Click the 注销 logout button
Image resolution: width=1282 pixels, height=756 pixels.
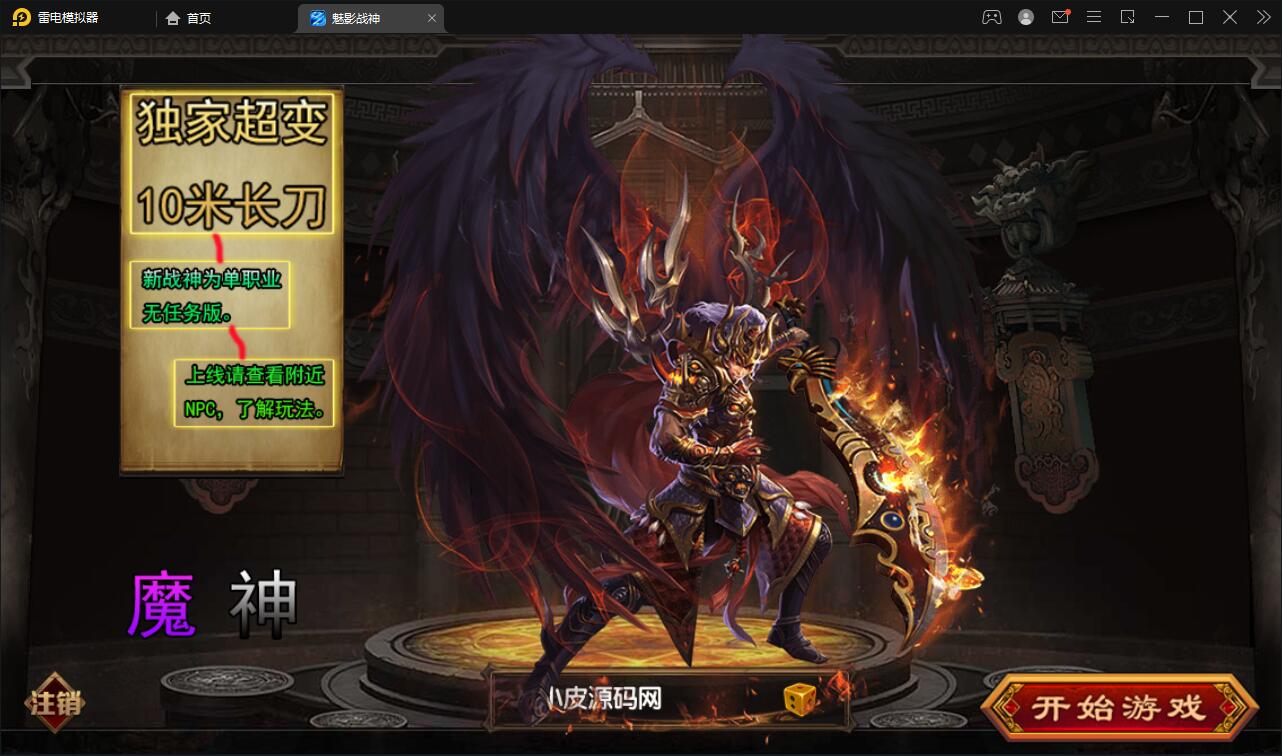[55, 703]
